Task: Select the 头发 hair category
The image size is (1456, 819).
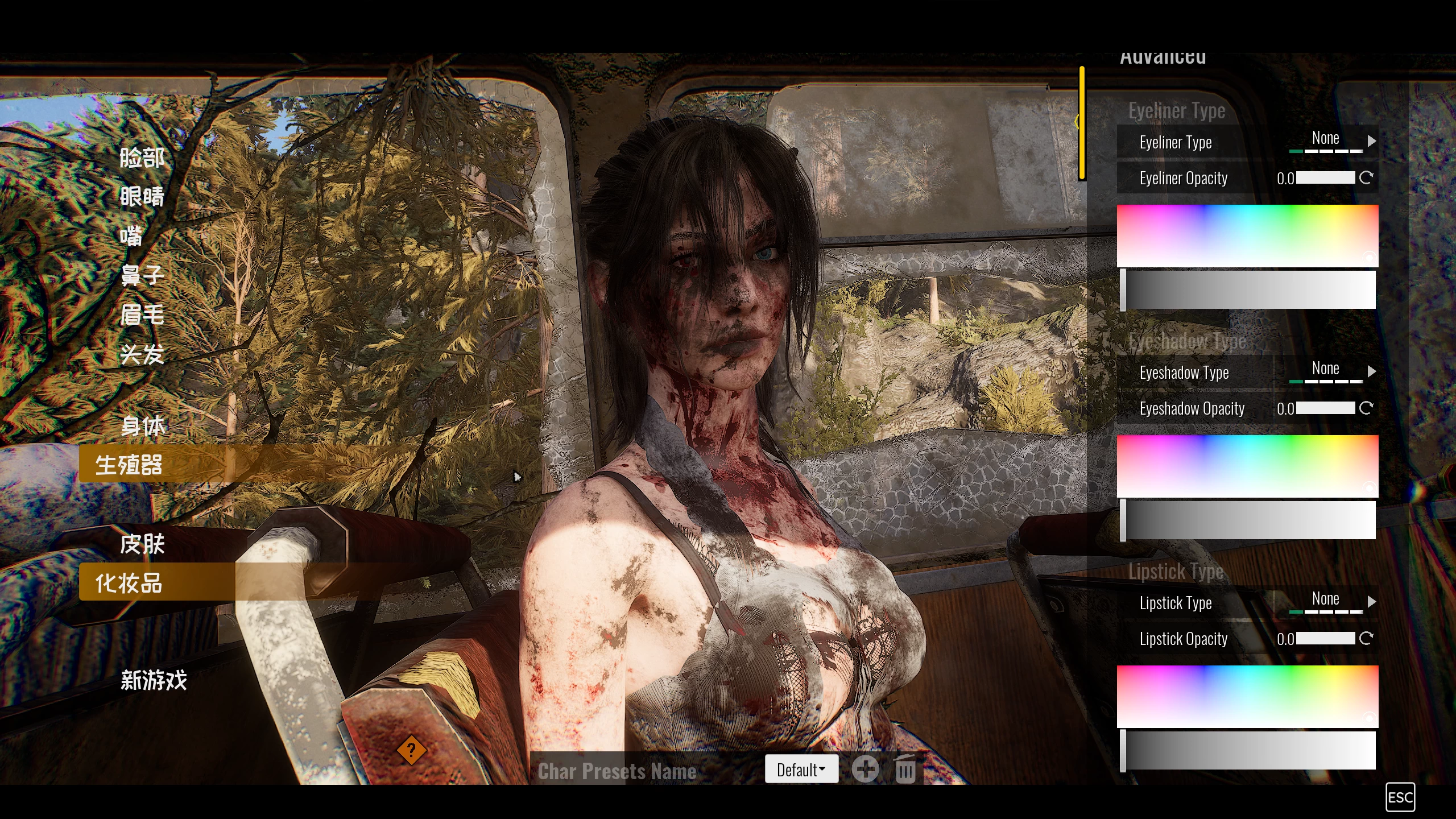Action: click(x=142, y=354)
